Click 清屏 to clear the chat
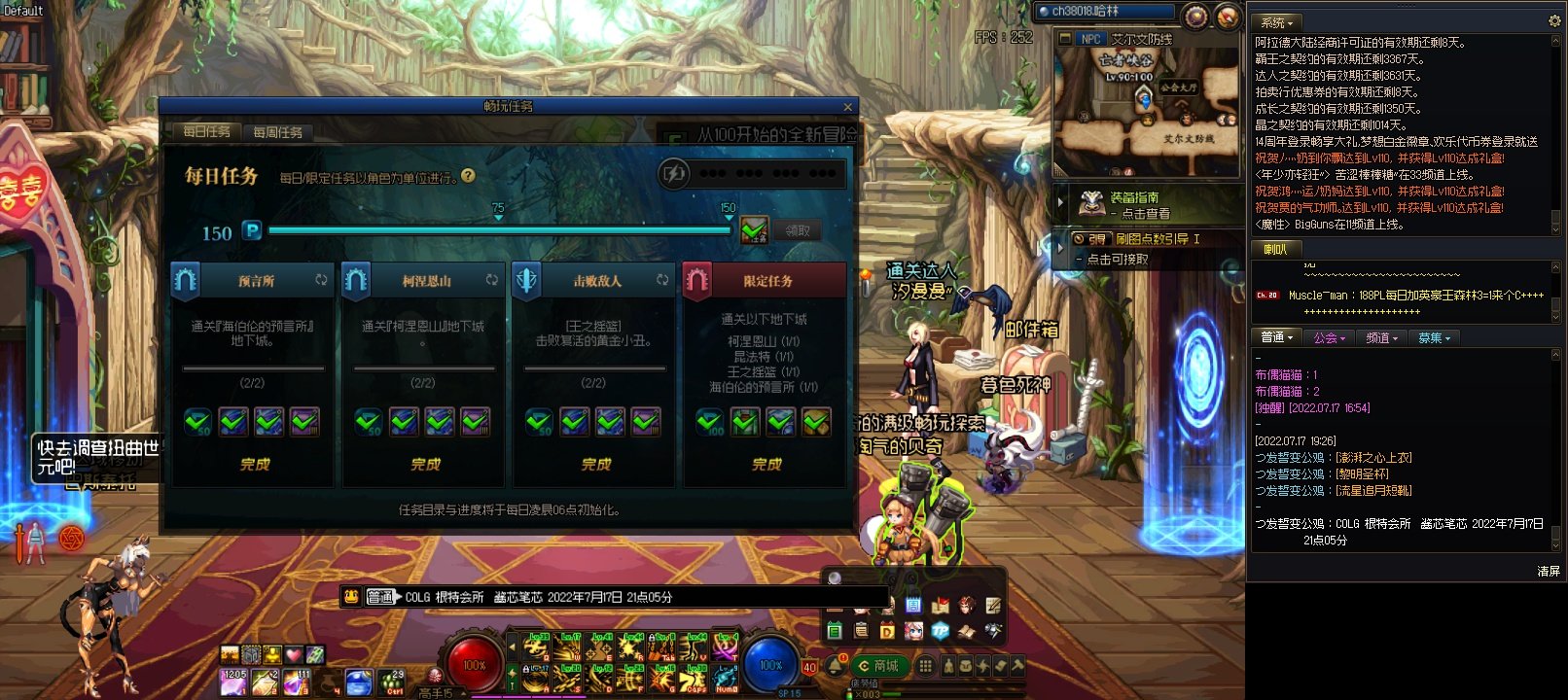Image resolution: width=1568 pixels, height=700 pixels. (1549, 572)
